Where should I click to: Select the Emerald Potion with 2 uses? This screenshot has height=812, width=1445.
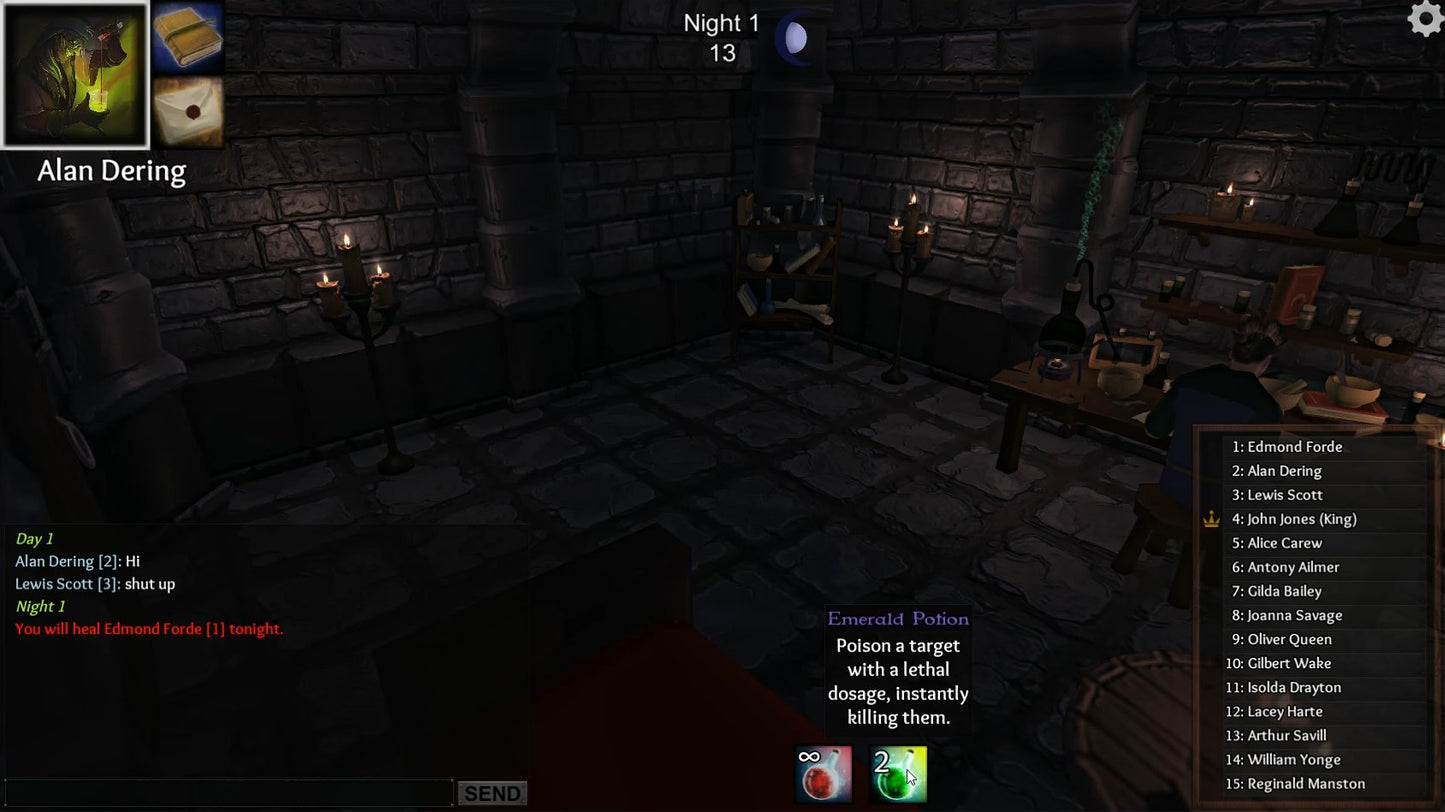coord(897,775)
